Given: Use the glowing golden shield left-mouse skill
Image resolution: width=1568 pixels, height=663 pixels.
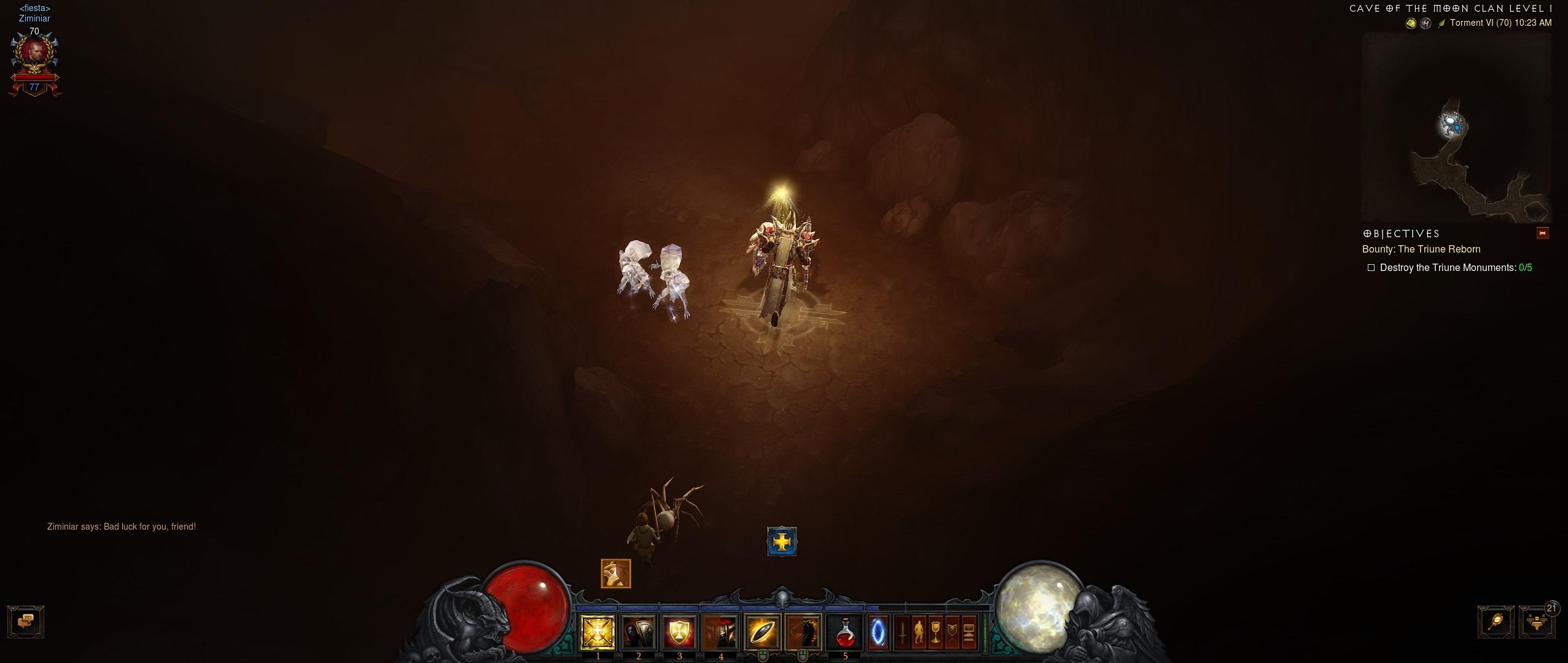Looking at the screenshot, I should [762, 632].
